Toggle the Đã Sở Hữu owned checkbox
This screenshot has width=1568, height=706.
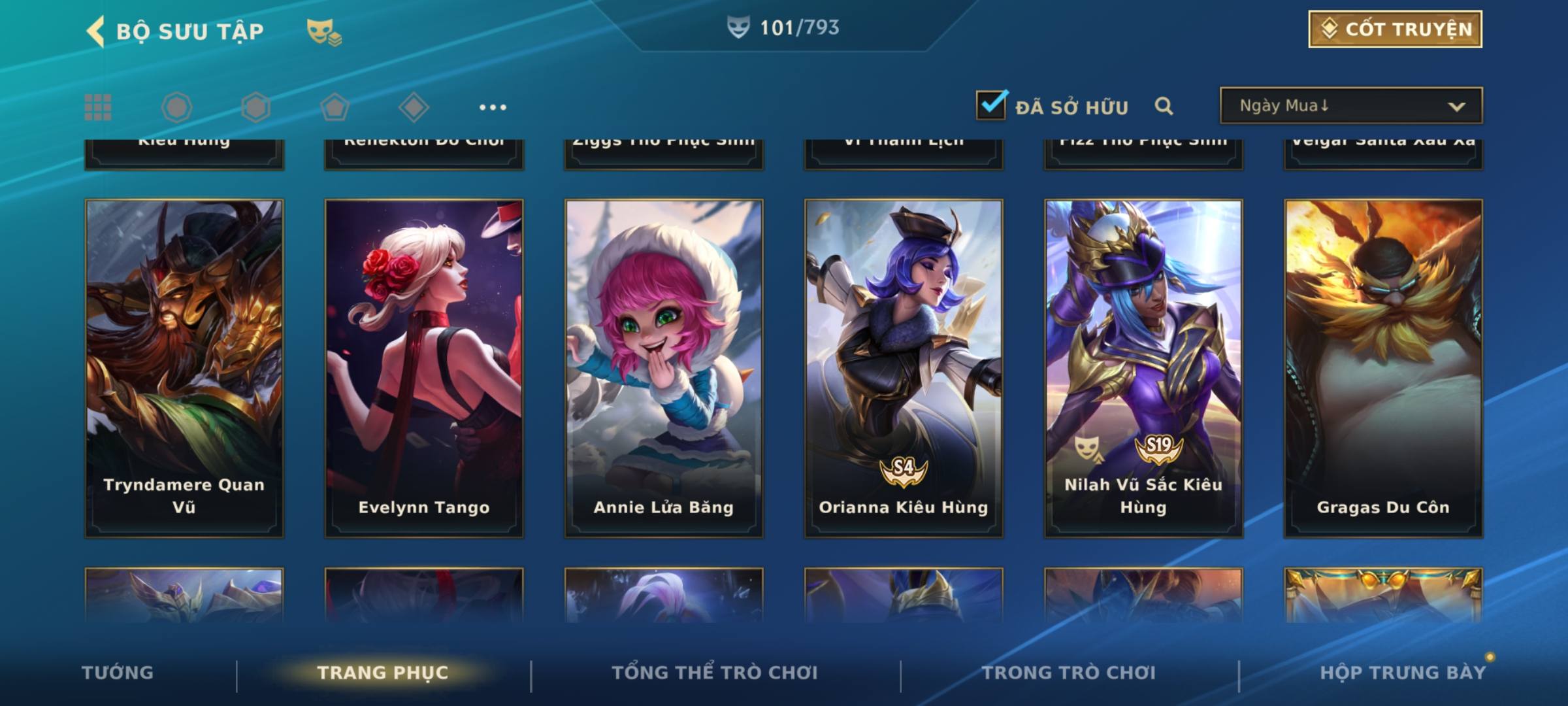(991, 105)
